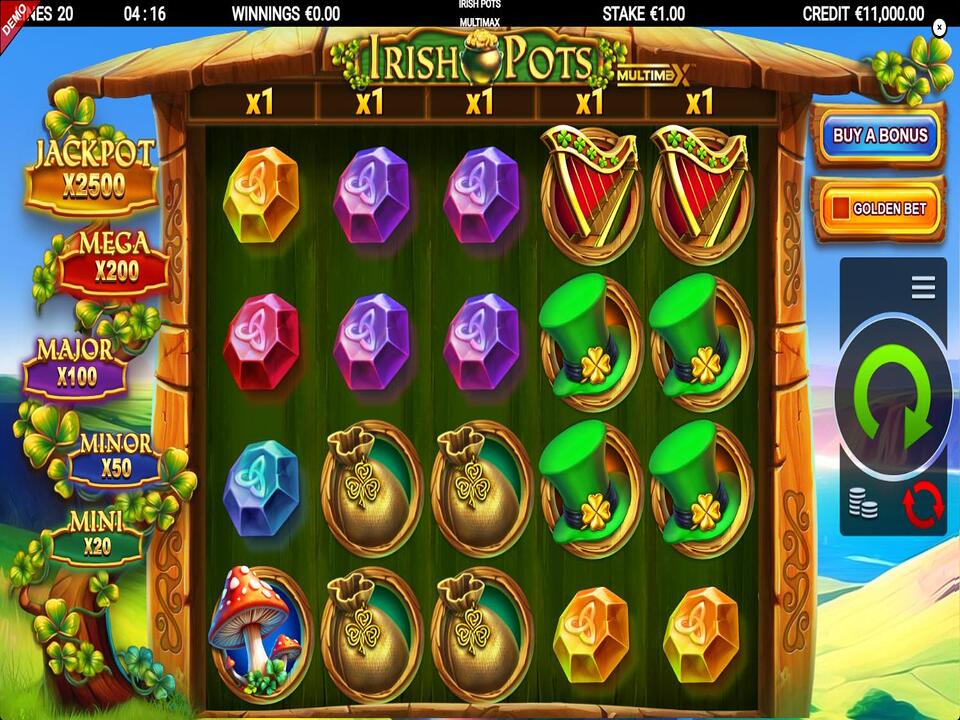Toggle the Golden Bet option
This screenshot has height=720, width=960.
[x=880, y=209]
